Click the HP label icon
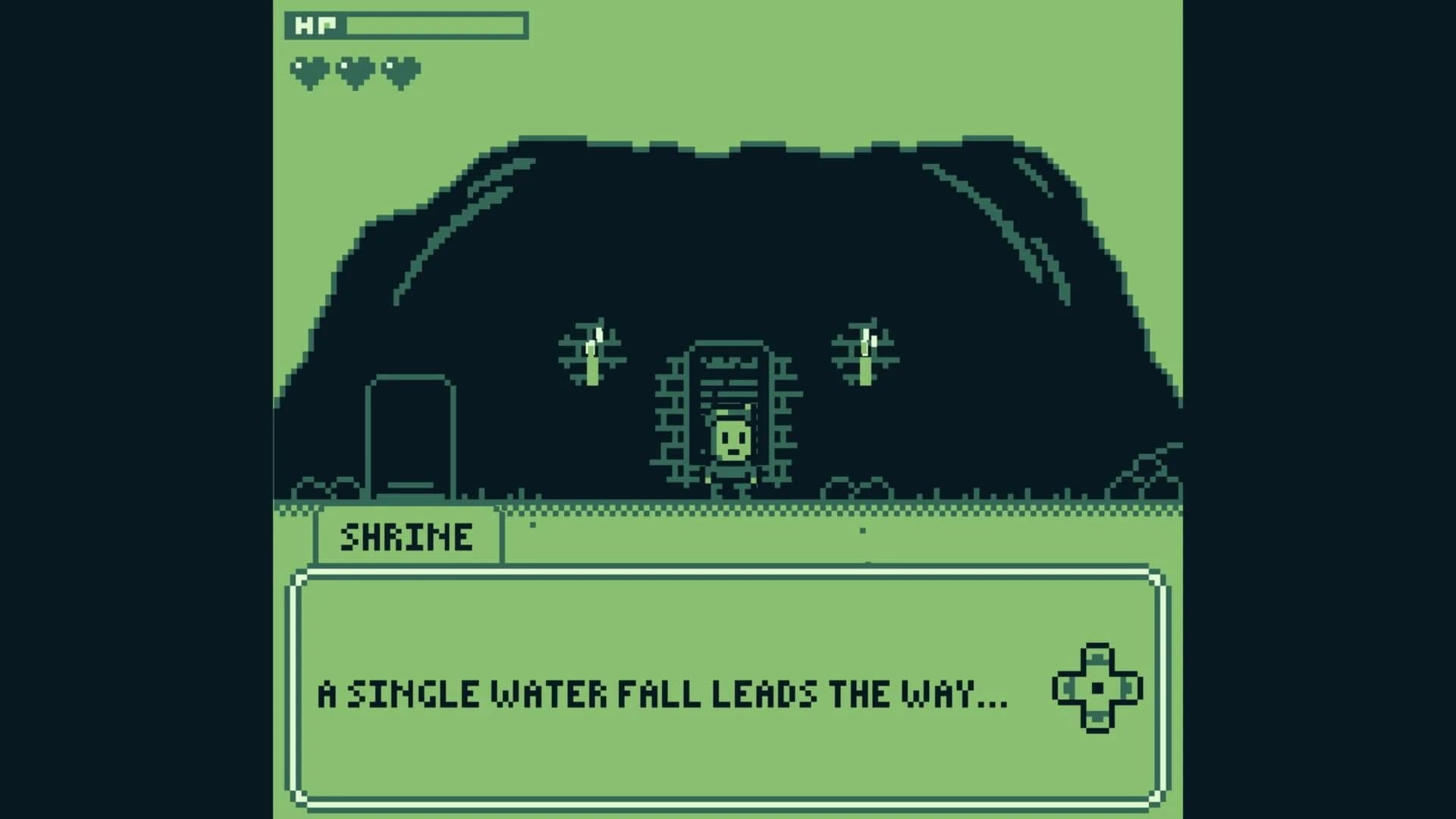Image resolution: width=1456 pixels, height=819 pixels. 317,25
